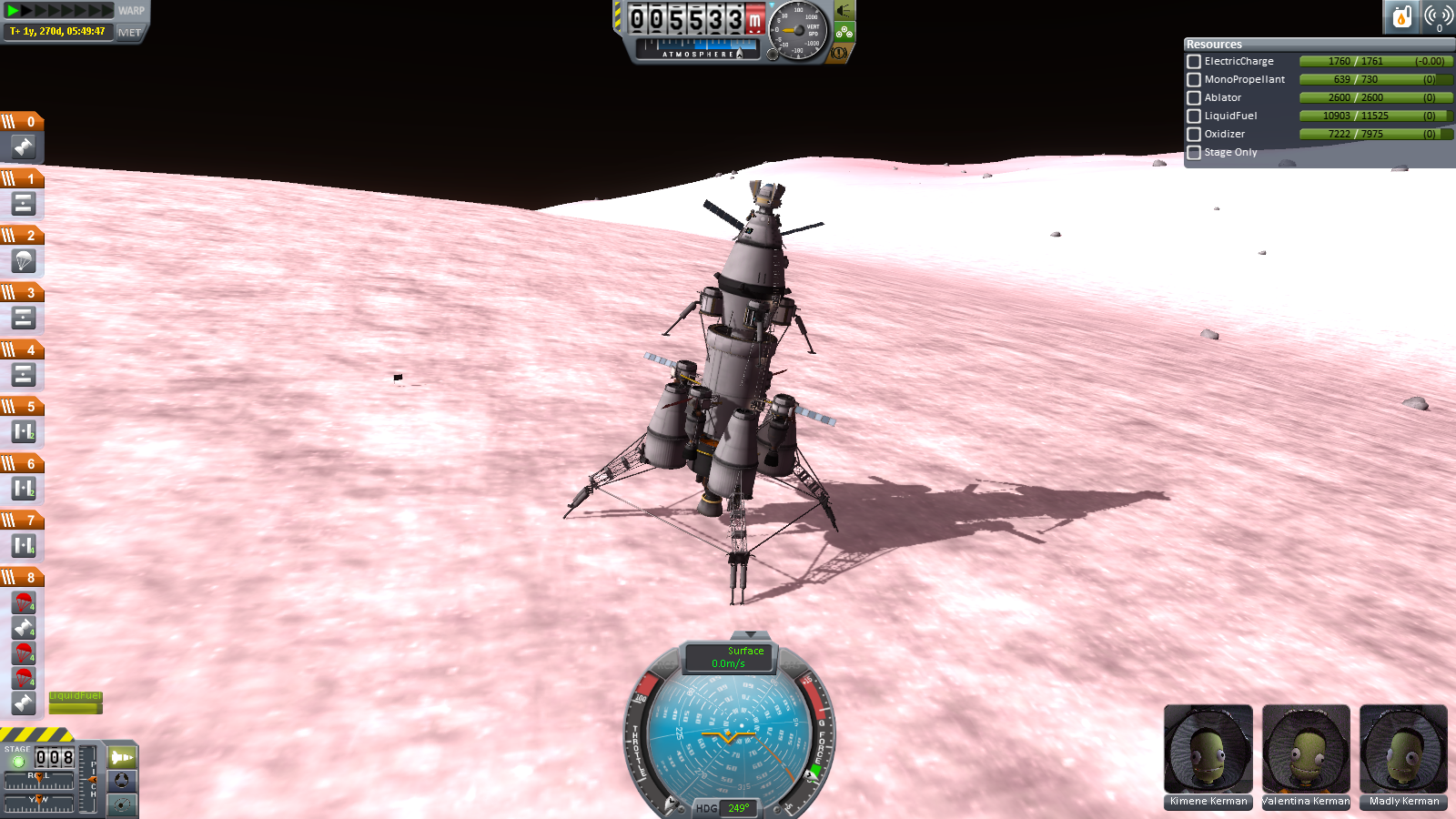Enable the Stage Only checkbox
This screenshot has height=819, width=1456.
click(x=1194, y=152)
